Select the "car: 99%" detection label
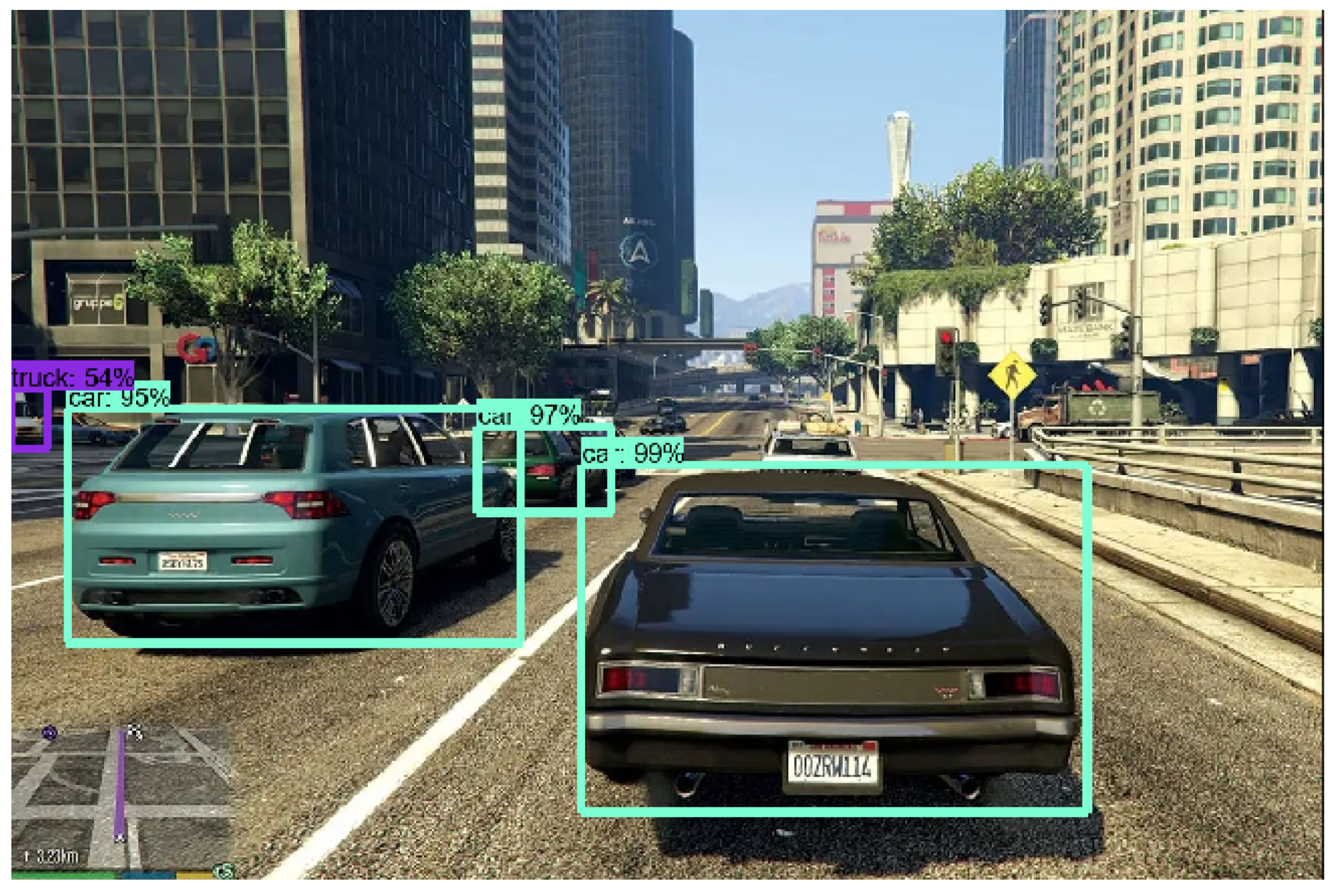1341x896 pixels. pos(632,453)
